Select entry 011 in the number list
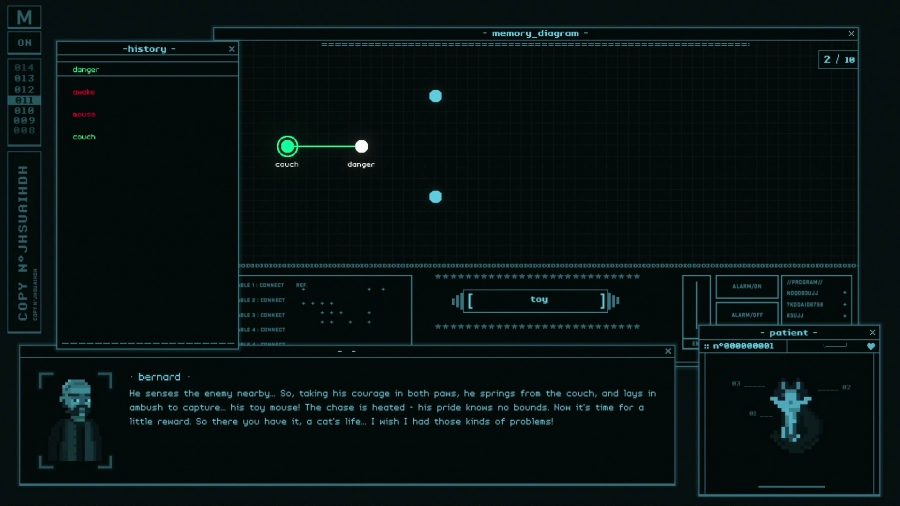The width and height of the screenshot is (900, 506). pos(24,100)
